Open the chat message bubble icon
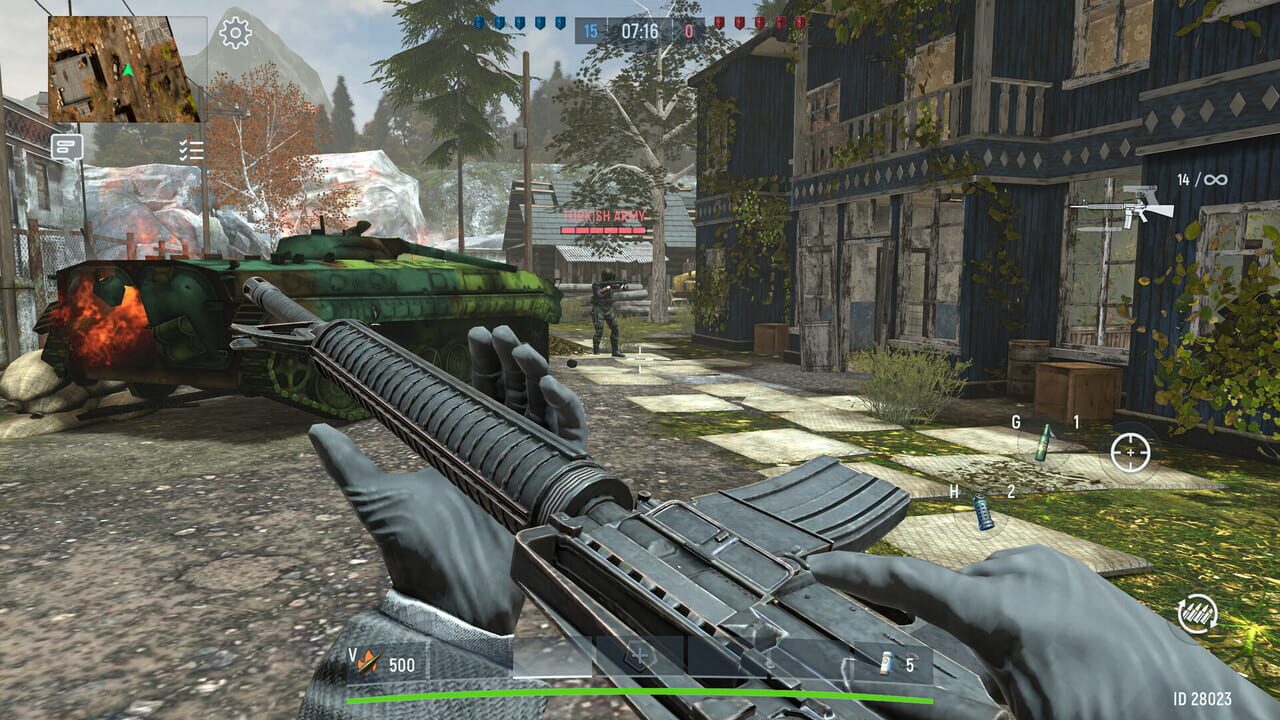 (67, 146)
